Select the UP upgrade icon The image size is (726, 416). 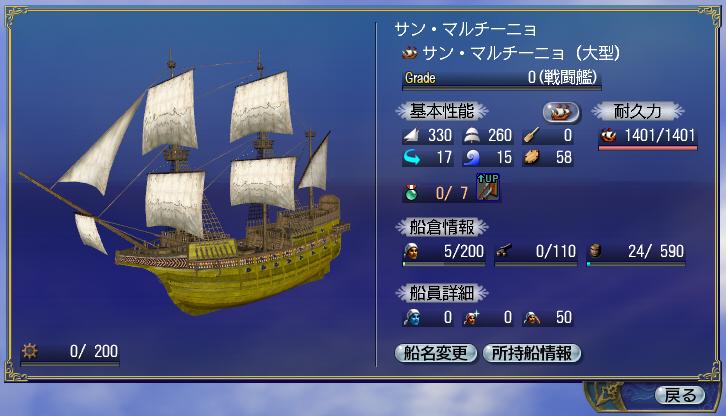pos(488,186)
